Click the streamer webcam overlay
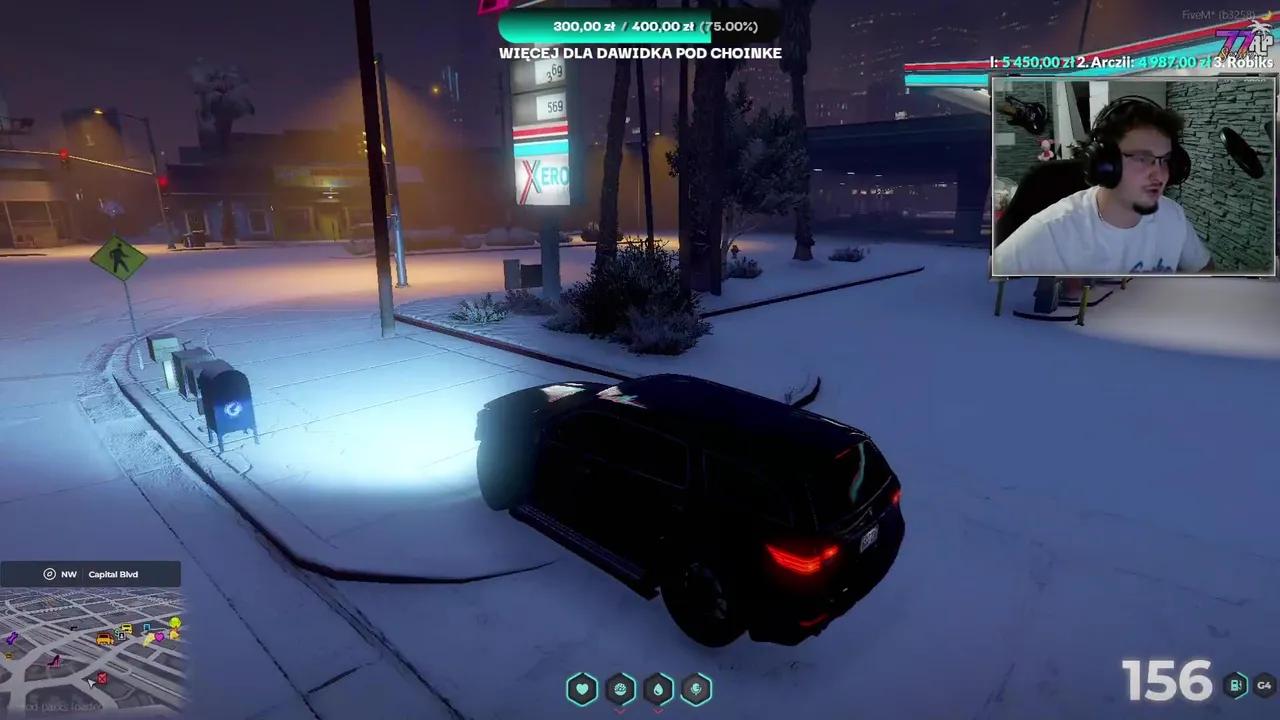Viewport: 1280px width, 720px height. pos(1133,176)
